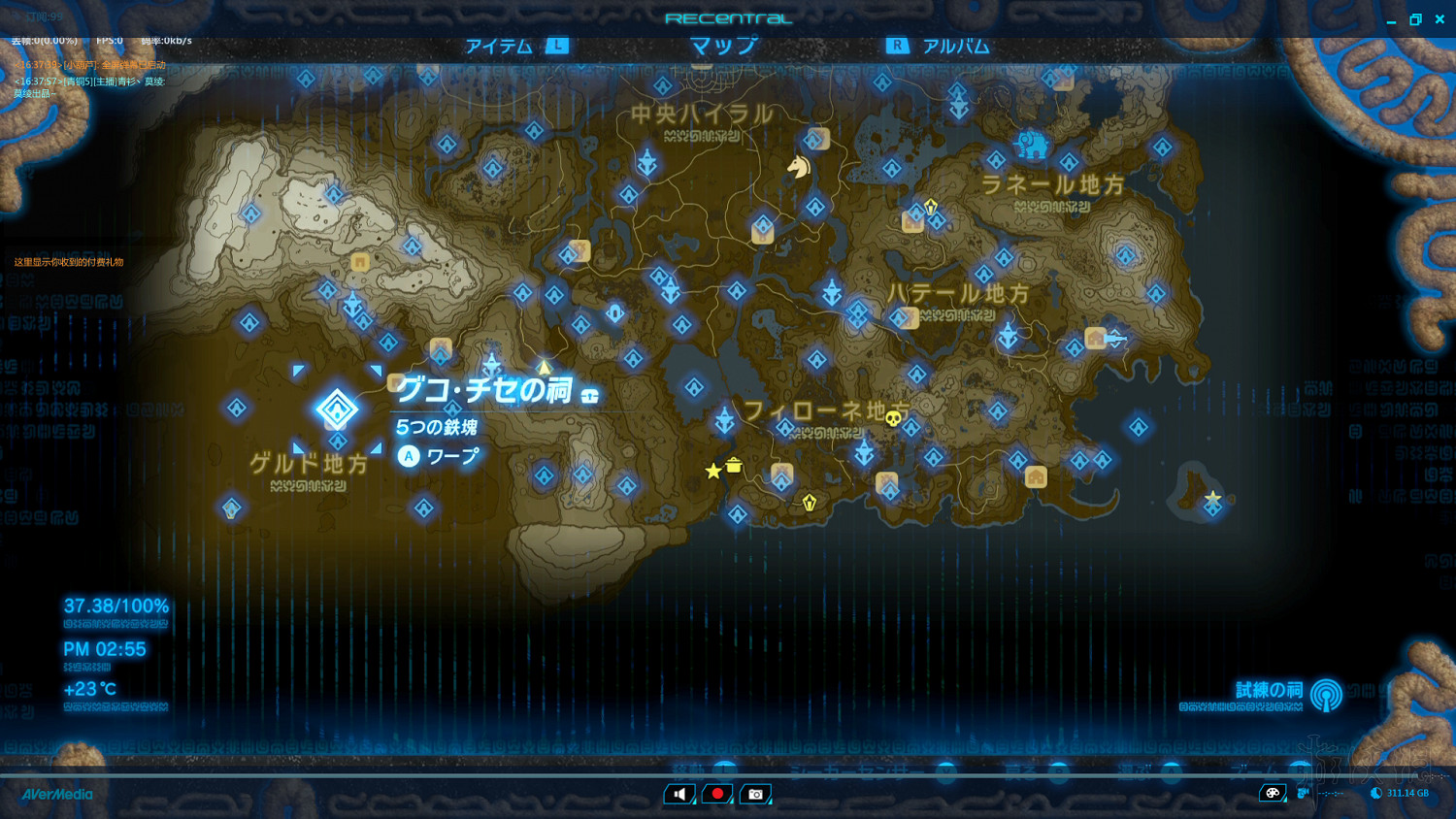This screenshot has width=1456, height=819.
Task: Click the 311.14 GB storage indicator
Action: tap(1407, 793)
